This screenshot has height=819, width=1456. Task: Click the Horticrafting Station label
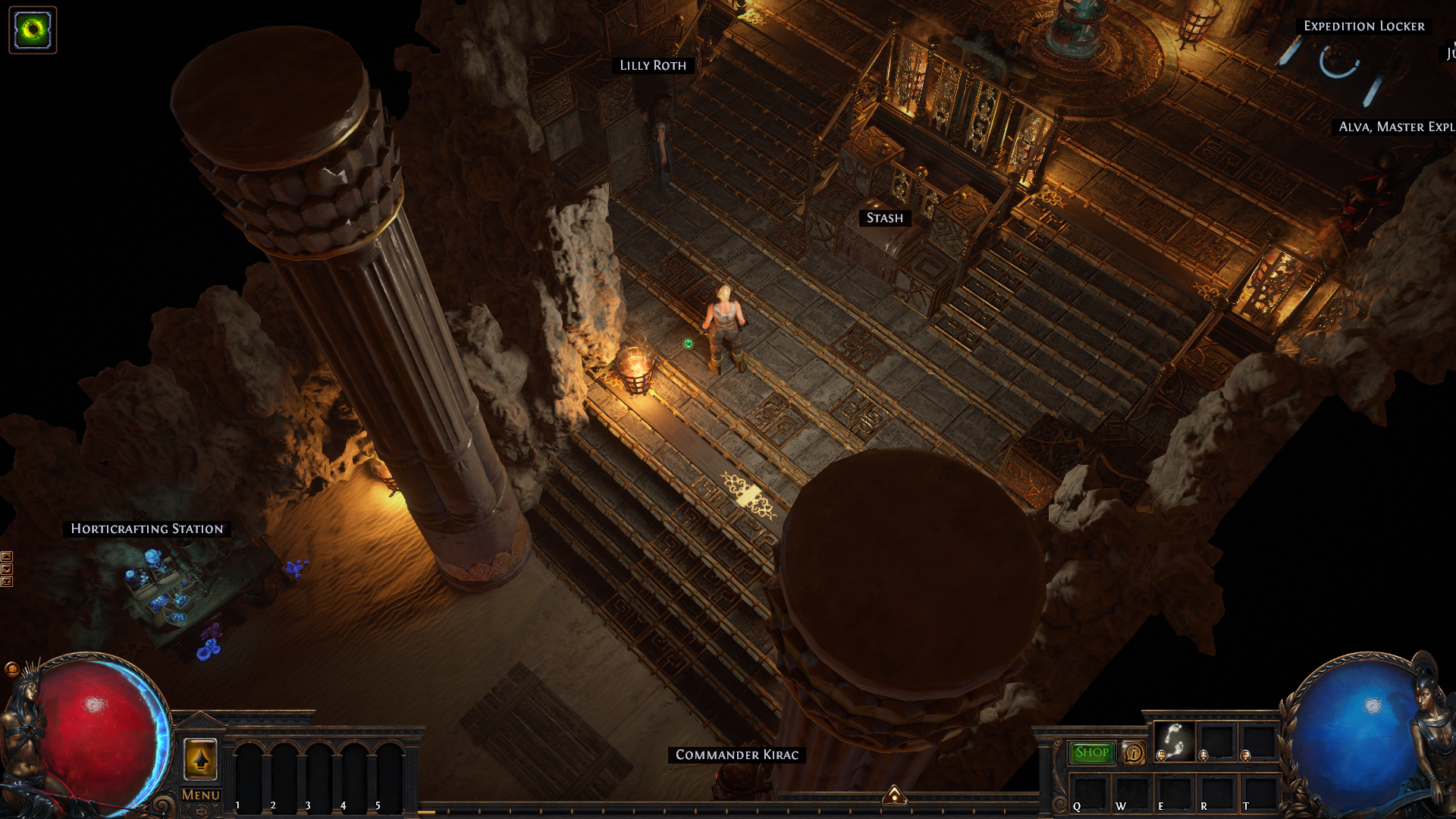147,529
